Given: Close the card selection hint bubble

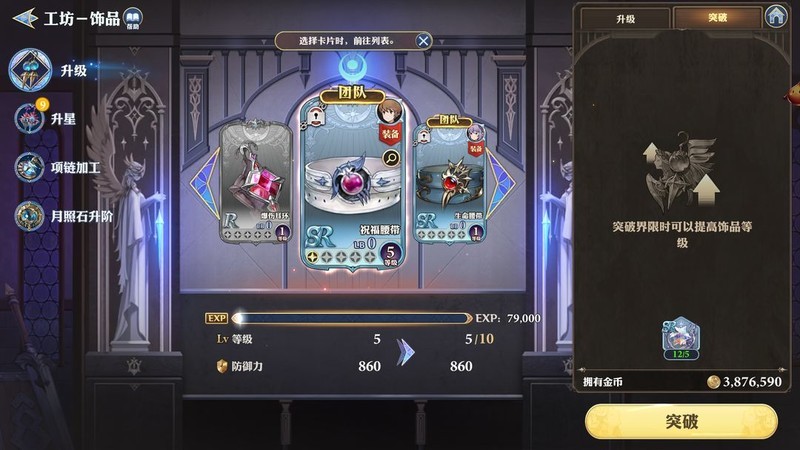Looking at the screenshot, I should pos(423,40).
